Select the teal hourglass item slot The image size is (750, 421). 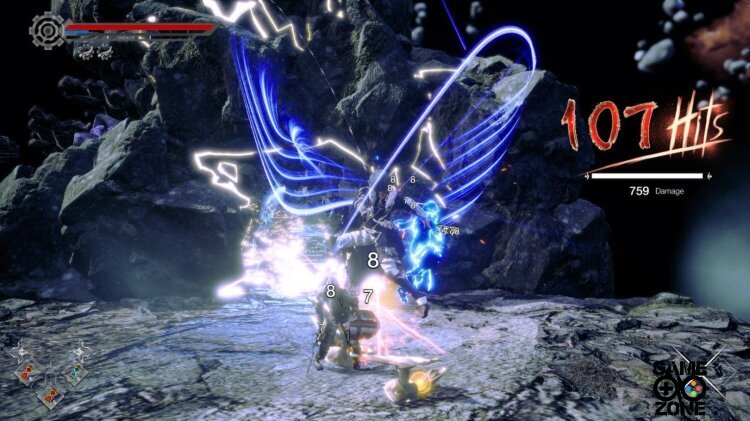pos(73,373)
